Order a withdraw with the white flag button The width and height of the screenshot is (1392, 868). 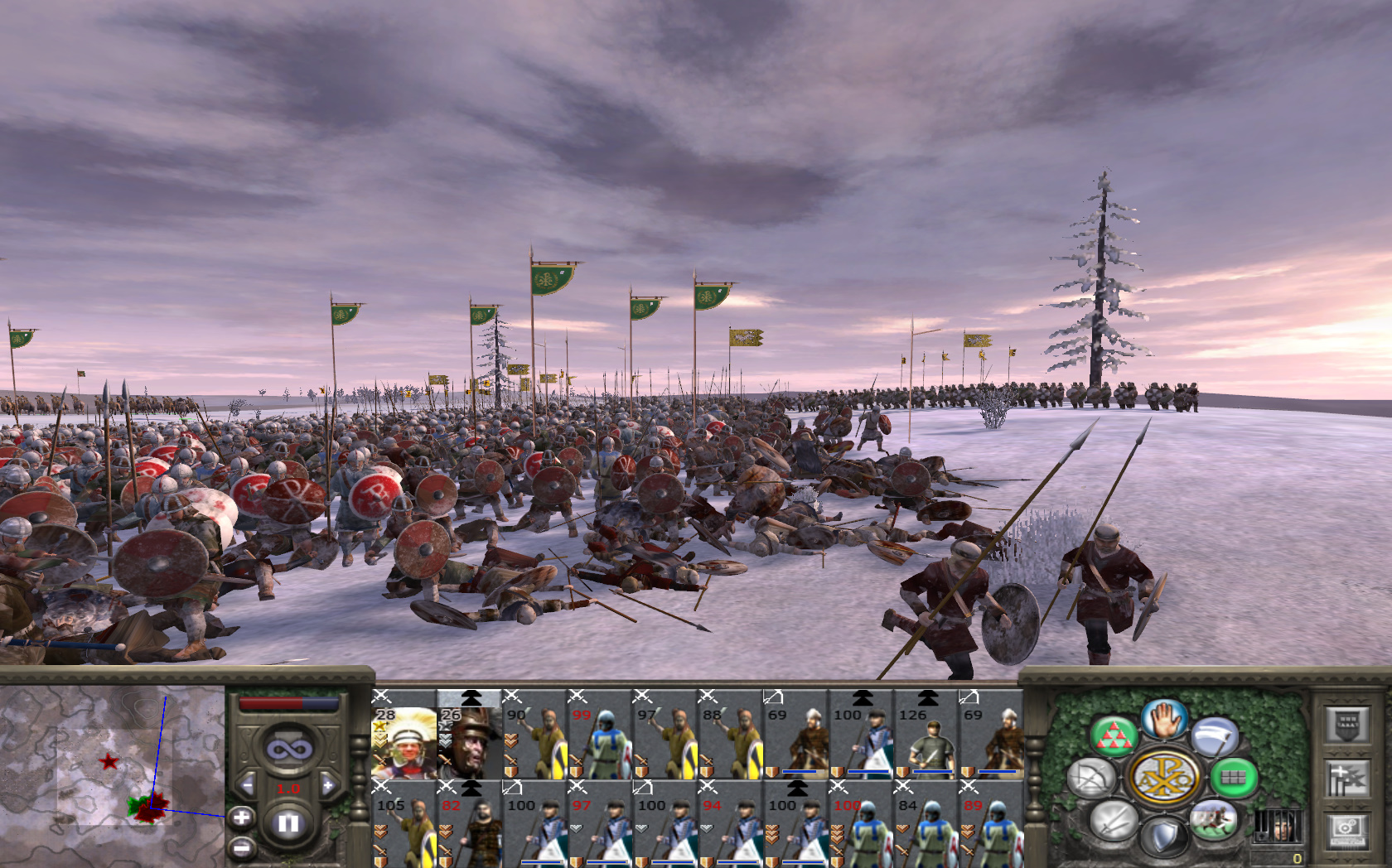pos(1215,736)
